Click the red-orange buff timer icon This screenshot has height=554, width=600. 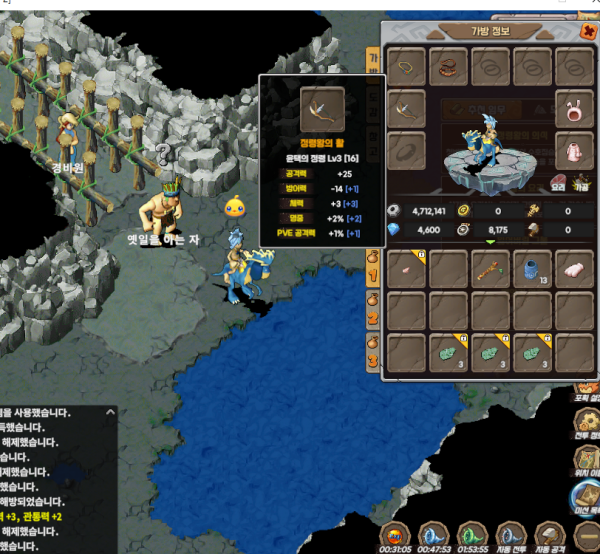tap(396, 536)
